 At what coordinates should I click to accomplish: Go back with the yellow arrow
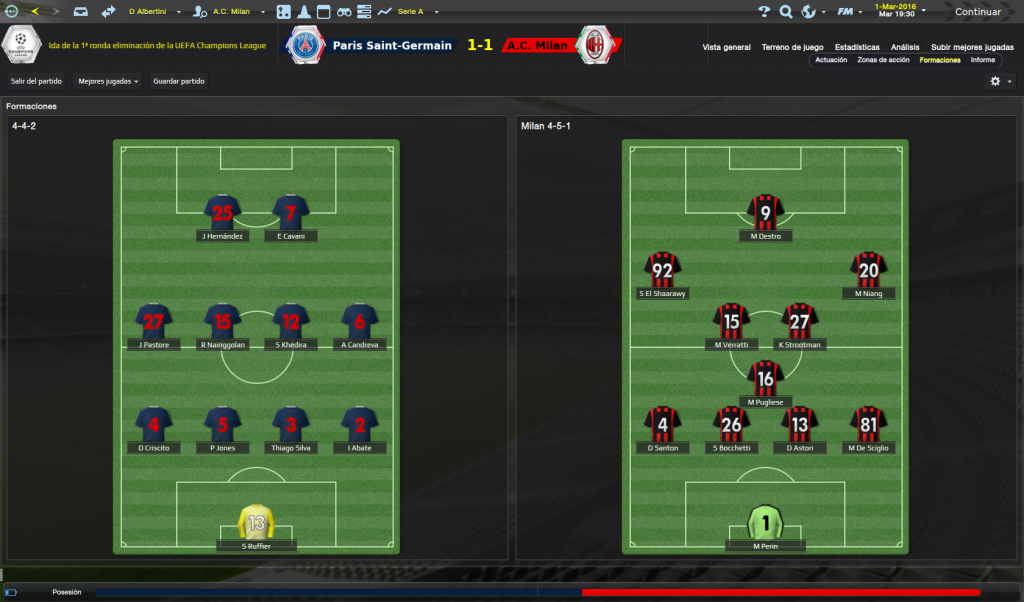pyautogui.click(x=36, y=12)
